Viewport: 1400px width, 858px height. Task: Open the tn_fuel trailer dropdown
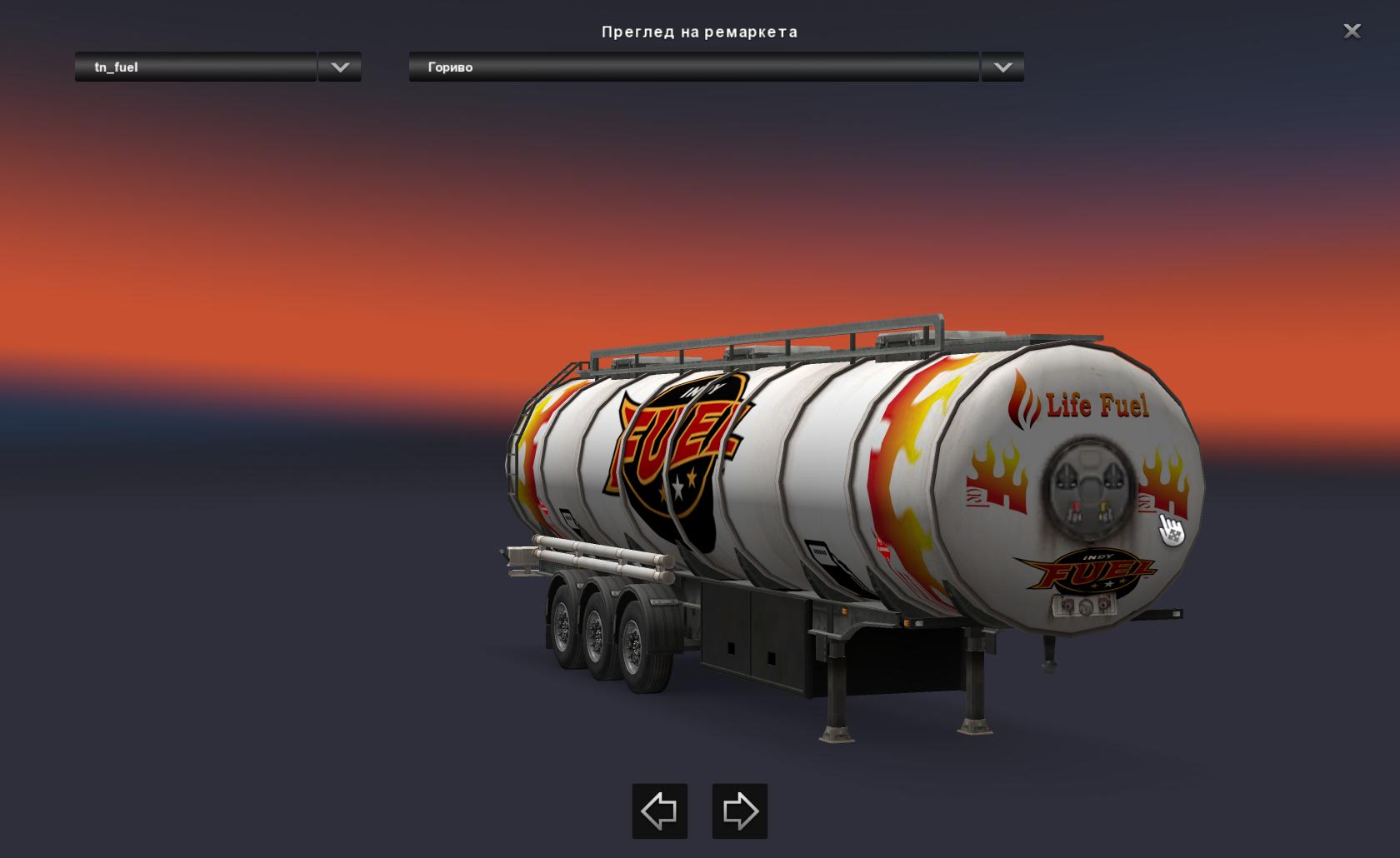point(339,67)
